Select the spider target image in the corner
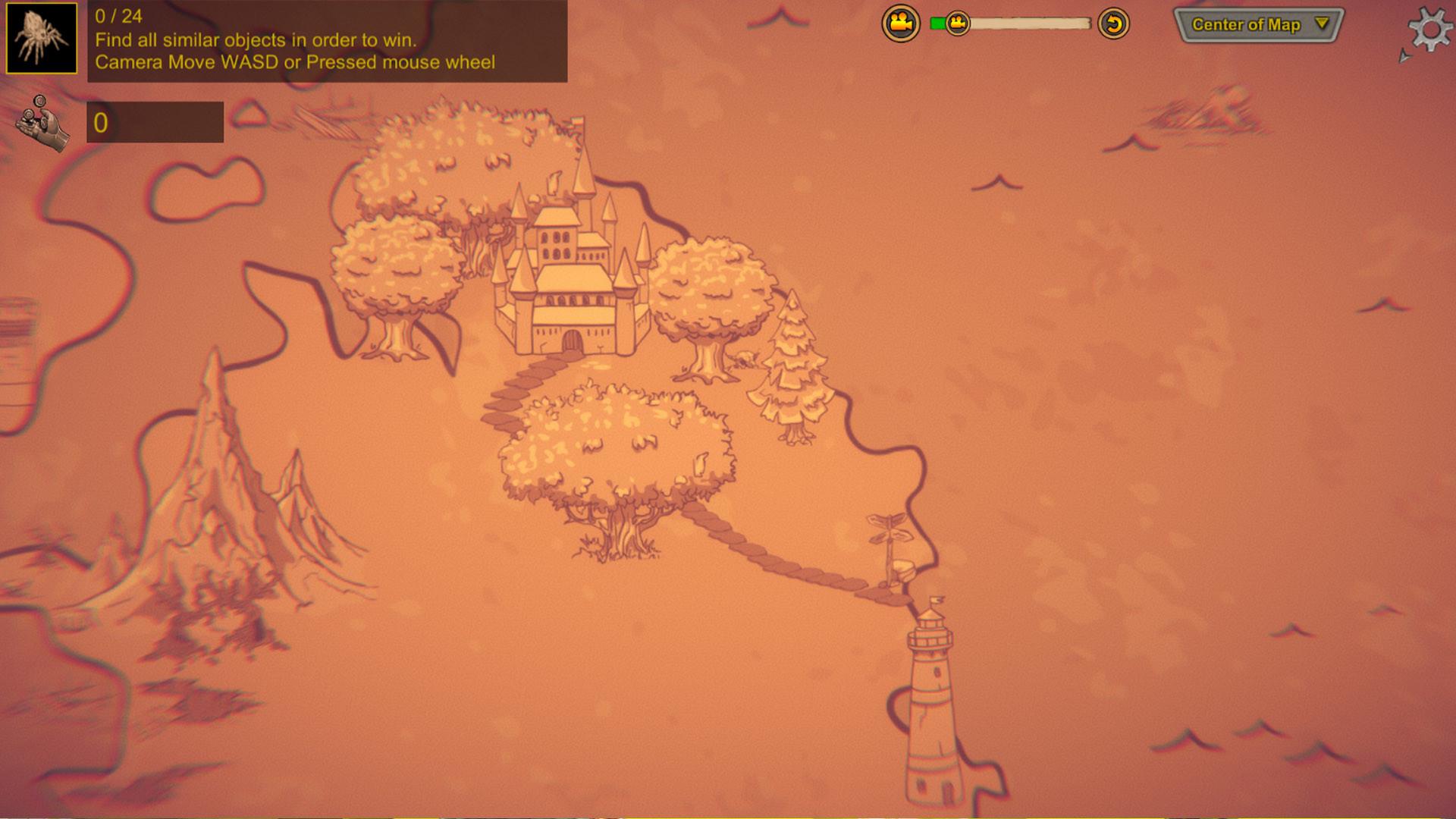This screenshot has width=1456, height=819. click(x=42, y=36)
